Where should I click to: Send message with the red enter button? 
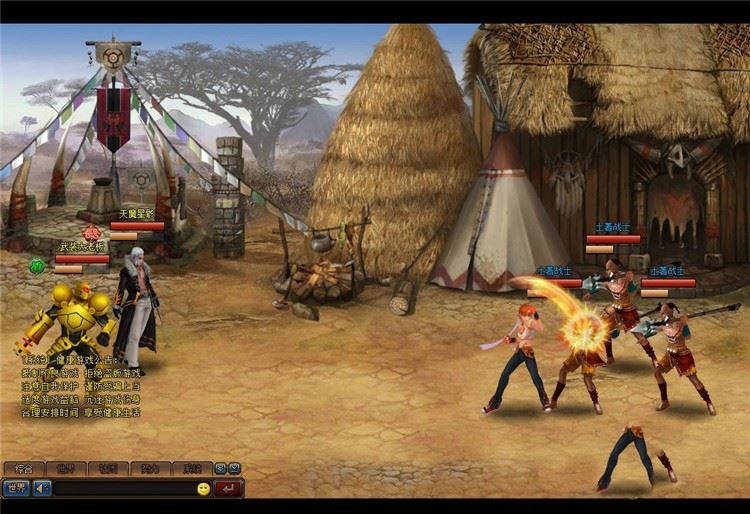pos(229,489)
